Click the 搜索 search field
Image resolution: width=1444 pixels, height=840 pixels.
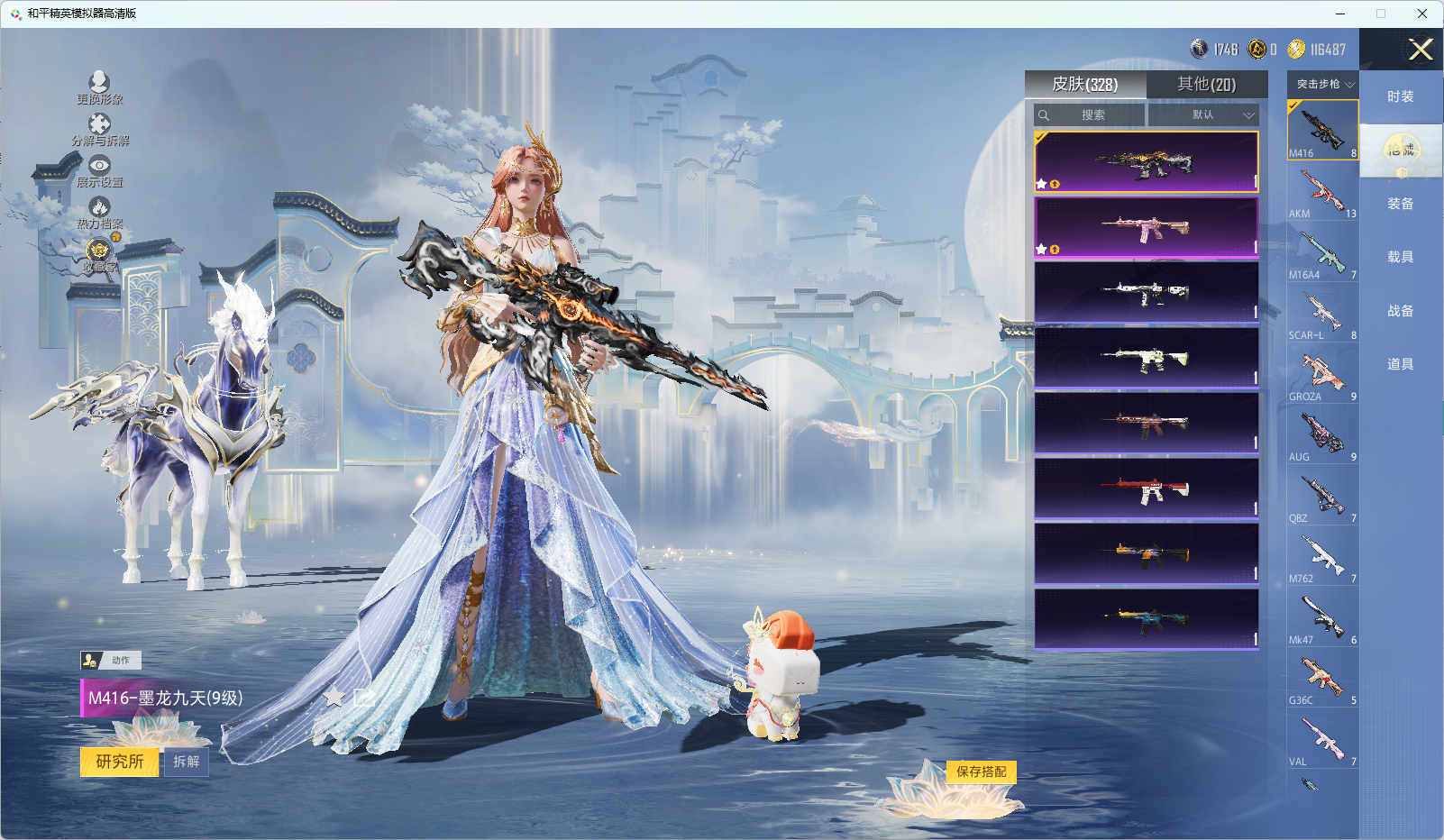coord(1090,115)
